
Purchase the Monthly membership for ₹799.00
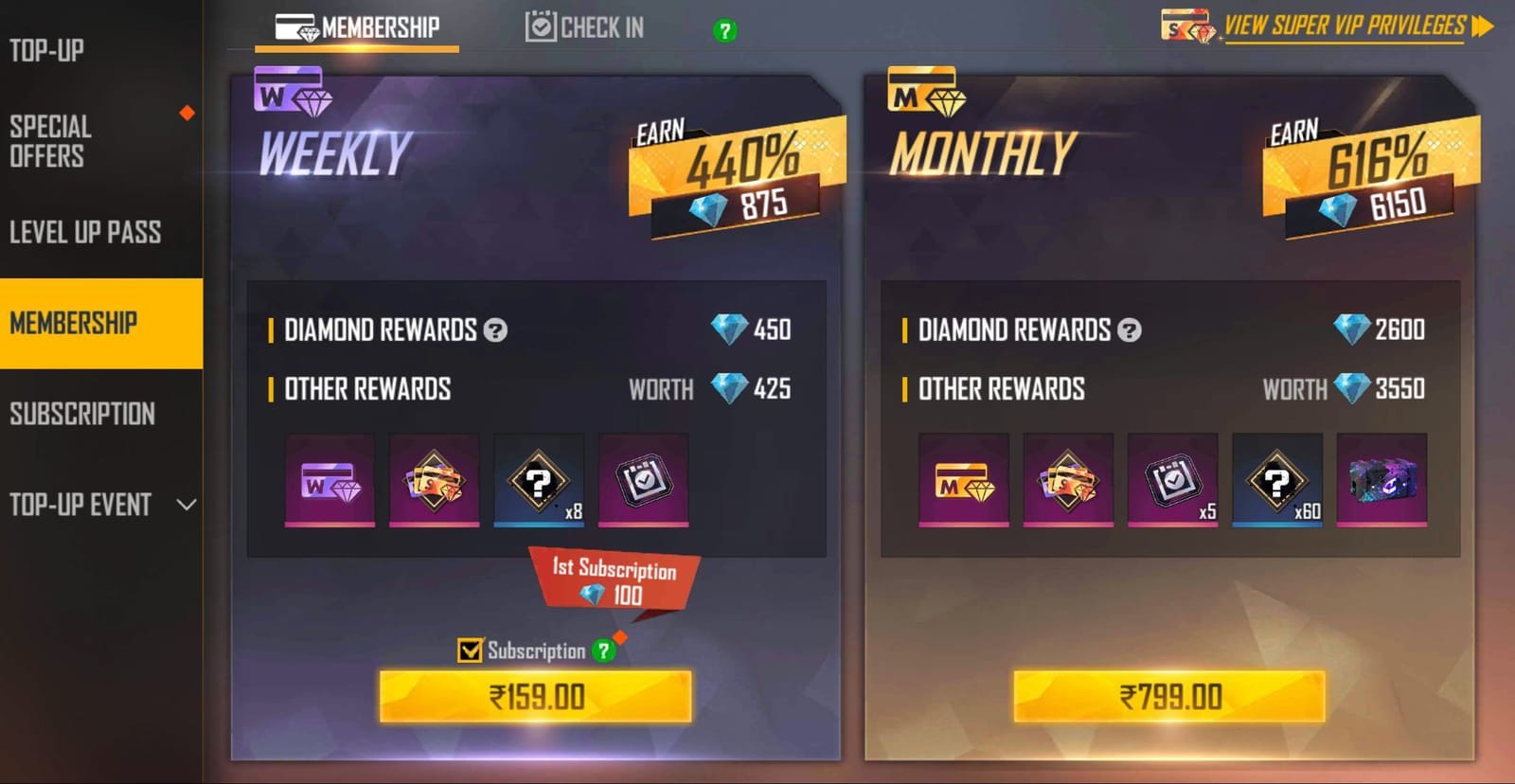[x=1172, y=698]
